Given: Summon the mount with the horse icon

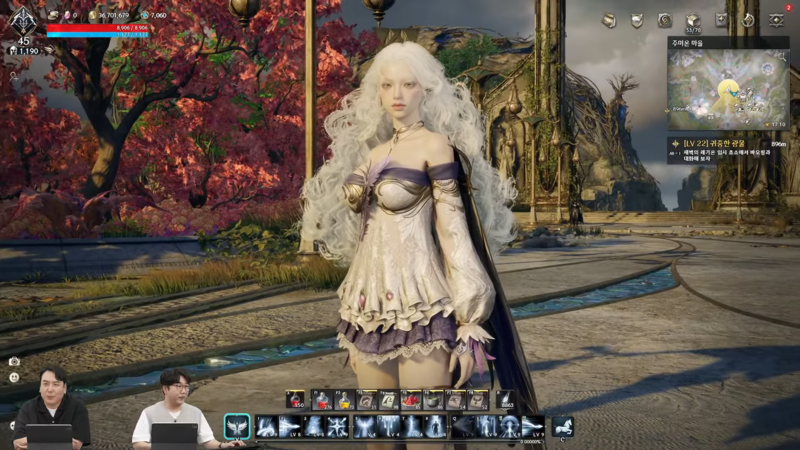Looking at the screenshot, I should (562, 426).
